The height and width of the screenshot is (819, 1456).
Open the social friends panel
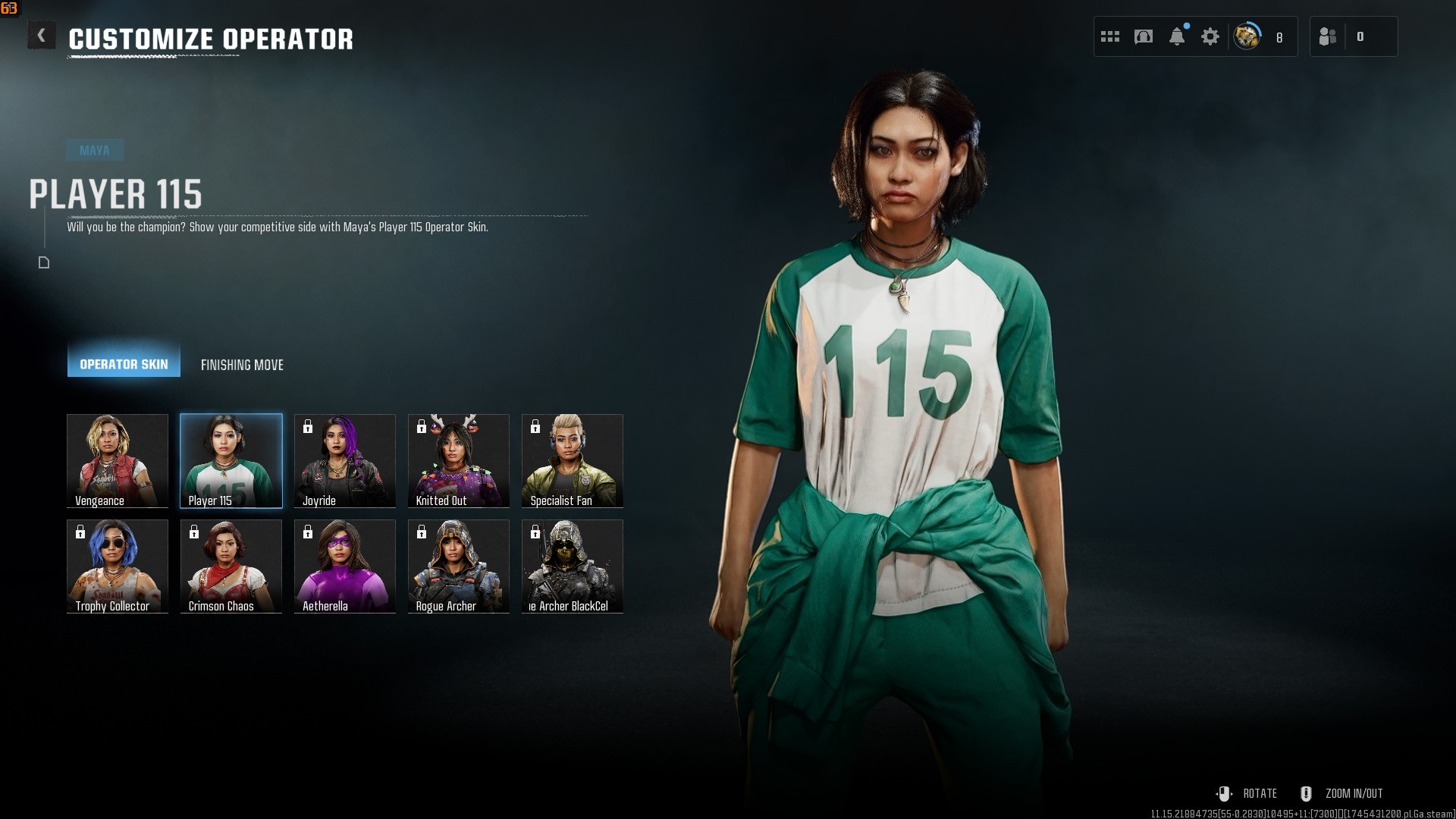[1329, 36]
